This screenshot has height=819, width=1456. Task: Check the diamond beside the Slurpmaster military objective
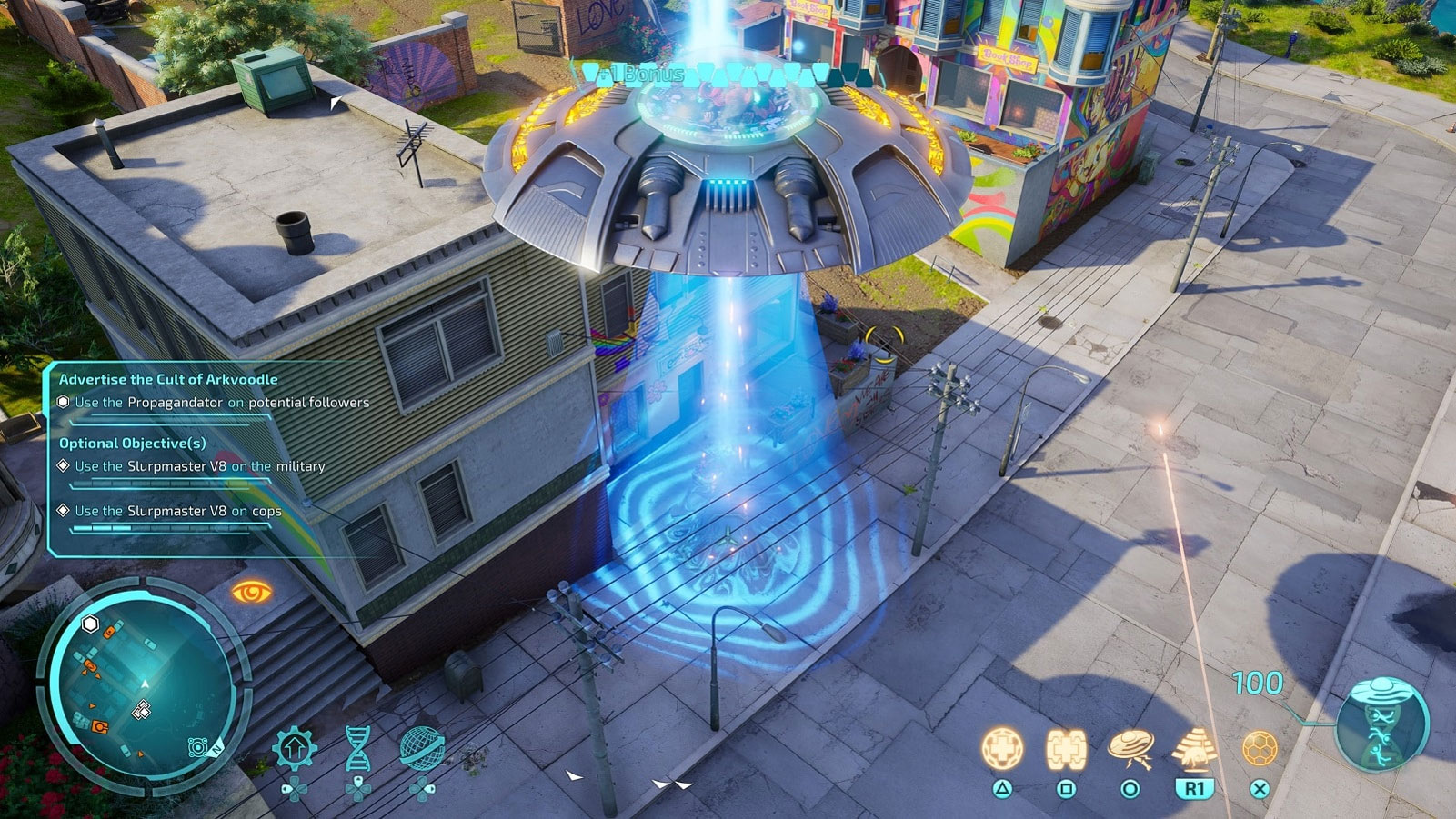[64, 465]
